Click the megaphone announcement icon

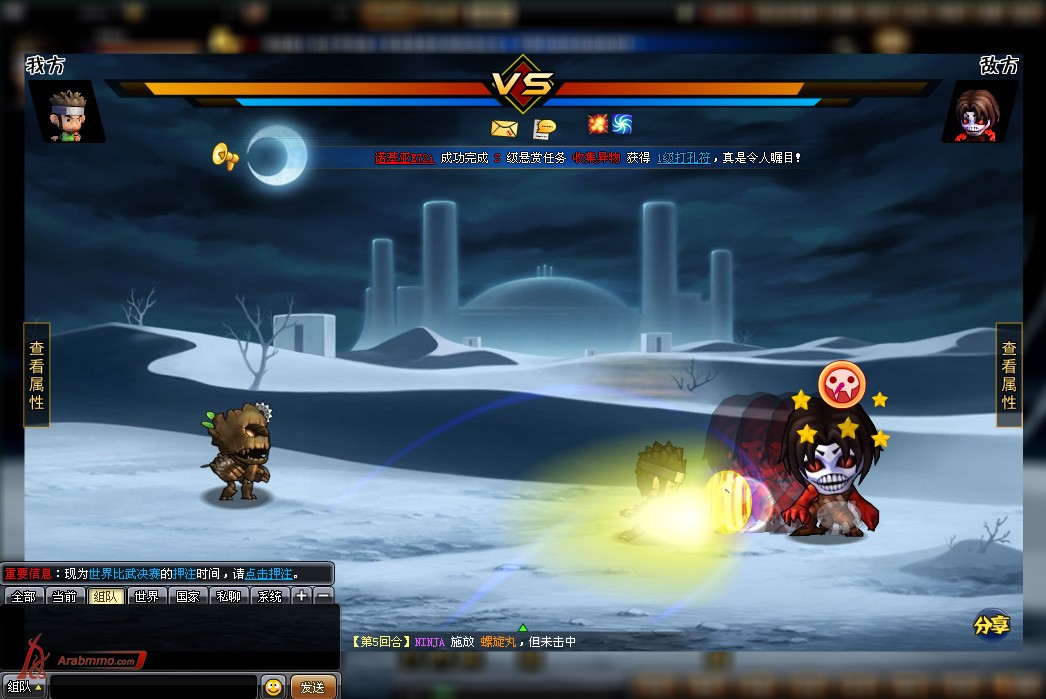pos(225,156)
